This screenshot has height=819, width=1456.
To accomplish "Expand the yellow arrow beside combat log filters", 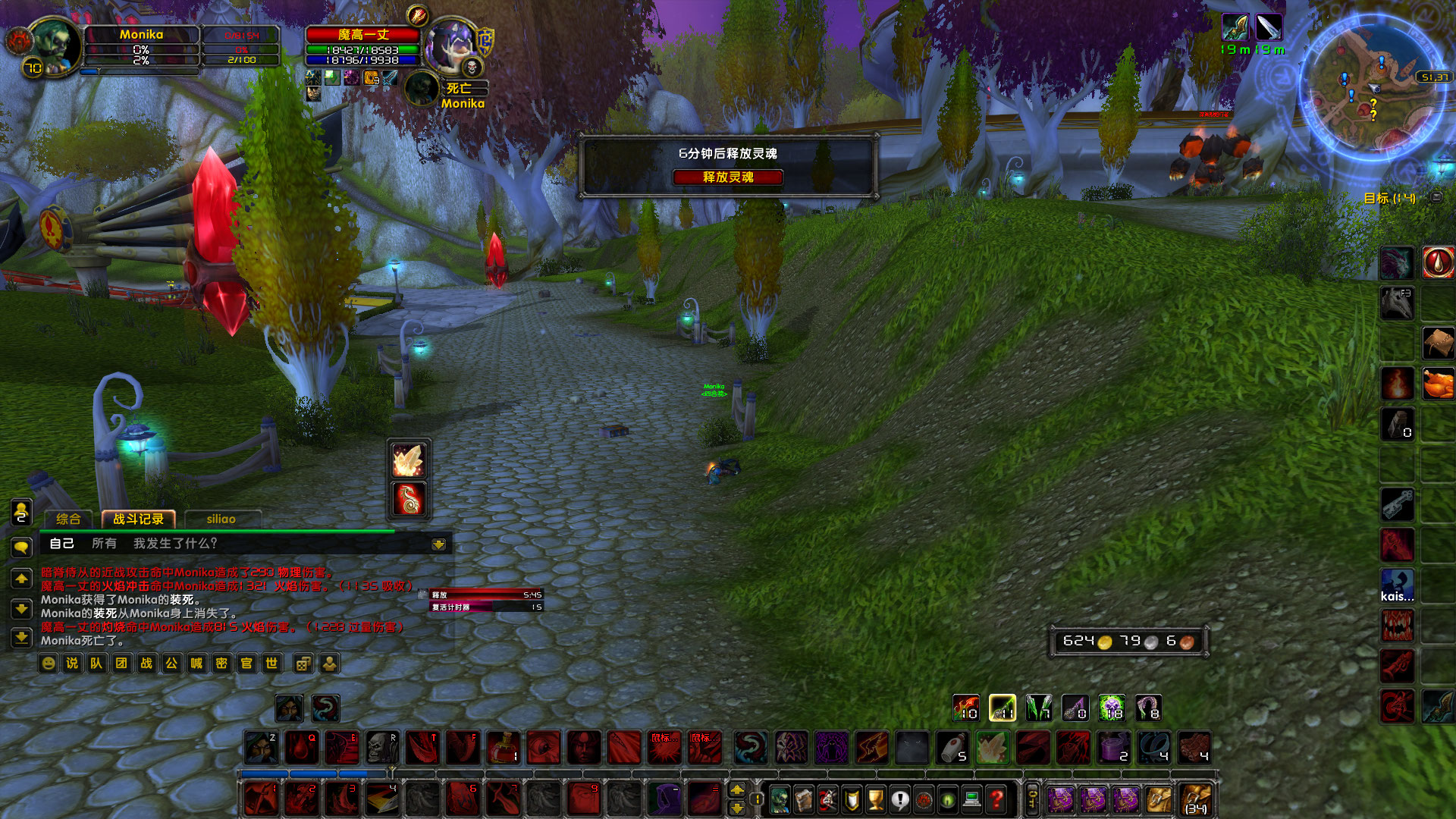I will click(438, 544).
